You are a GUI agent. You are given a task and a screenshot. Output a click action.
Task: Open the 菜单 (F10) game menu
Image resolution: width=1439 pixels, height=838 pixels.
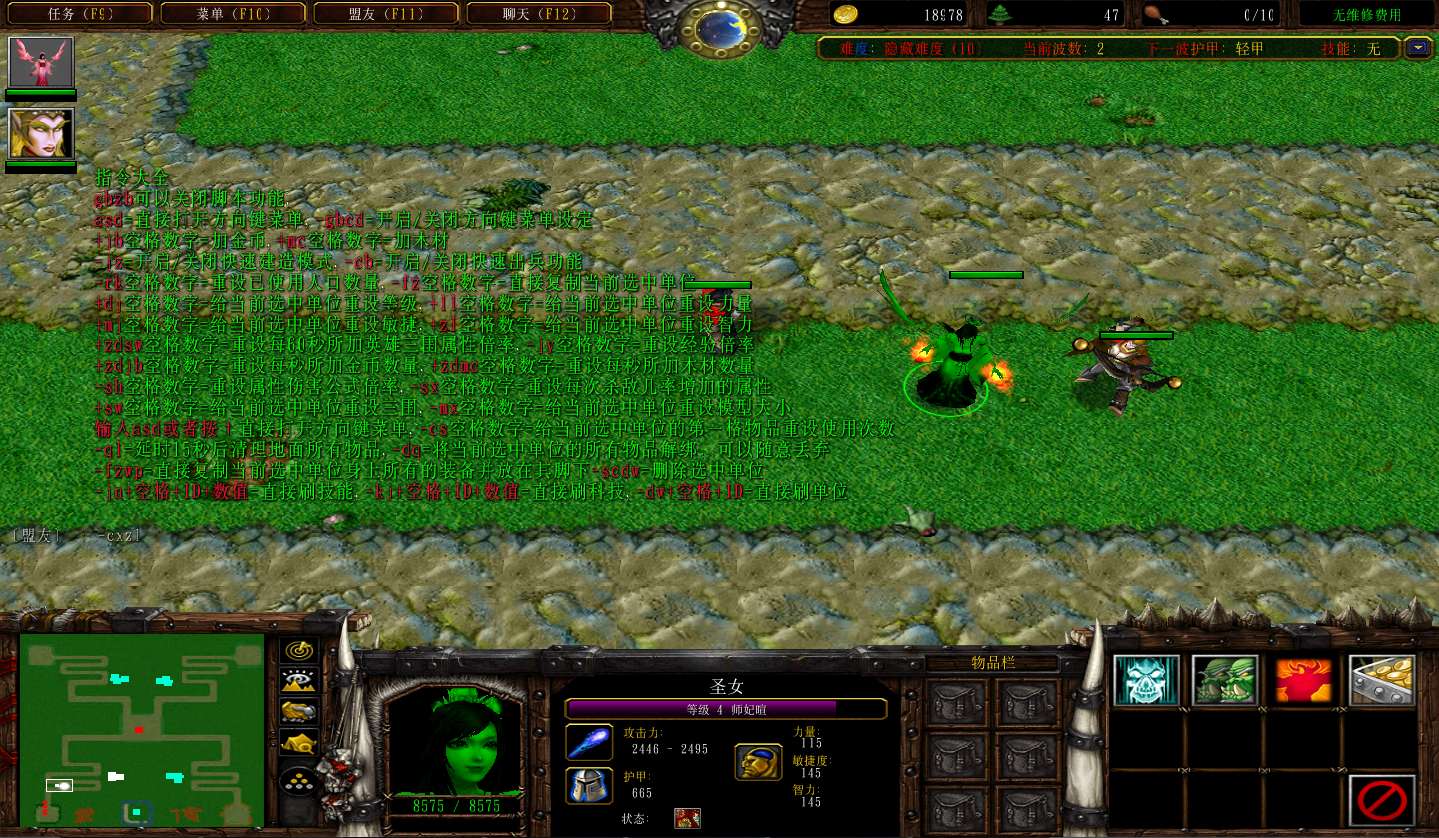click(233, 14)
